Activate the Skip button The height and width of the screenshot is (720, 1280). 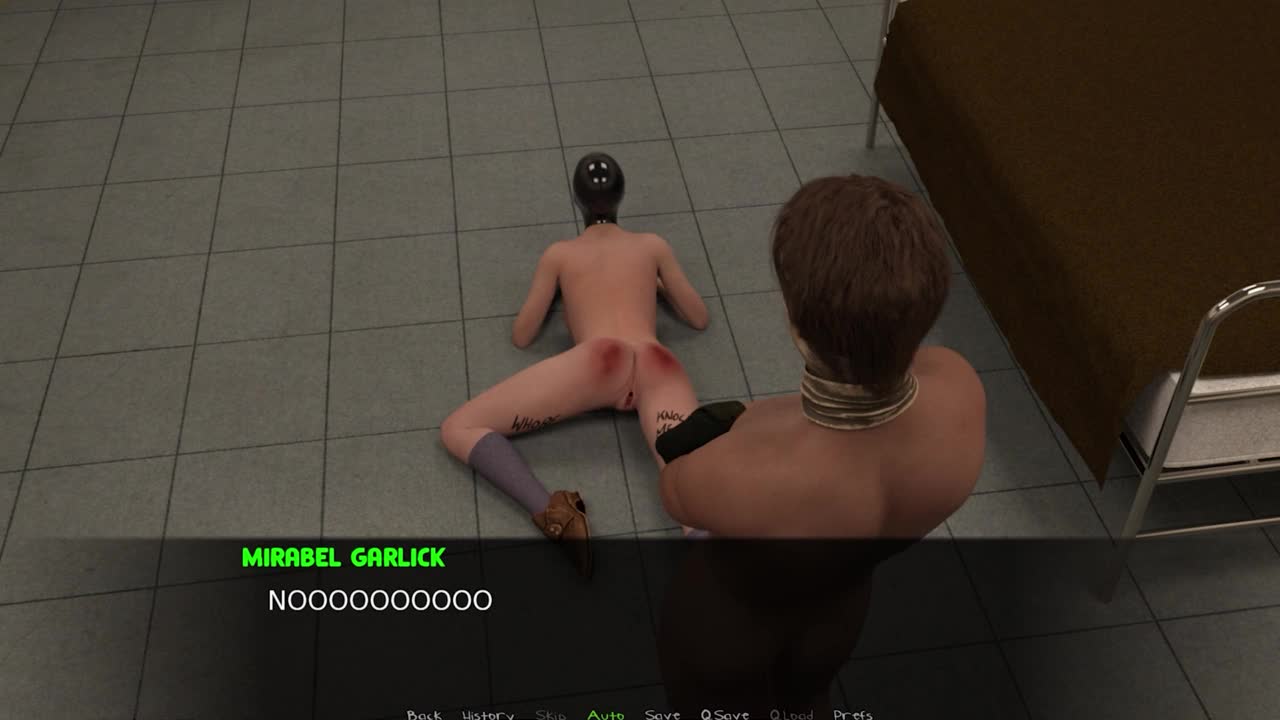pos(551,714)
